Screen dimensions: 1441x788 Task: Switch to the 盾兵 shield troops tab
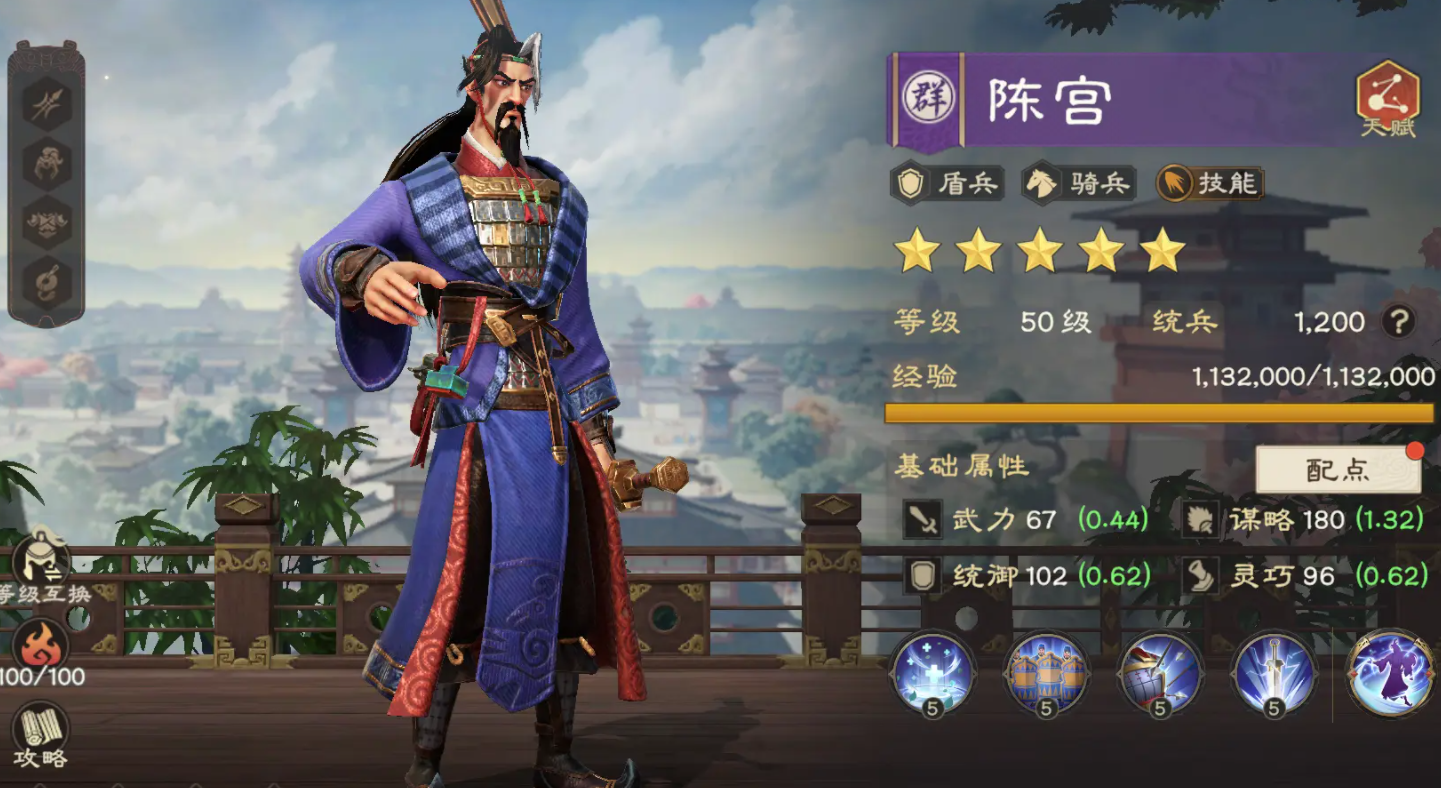946,184
